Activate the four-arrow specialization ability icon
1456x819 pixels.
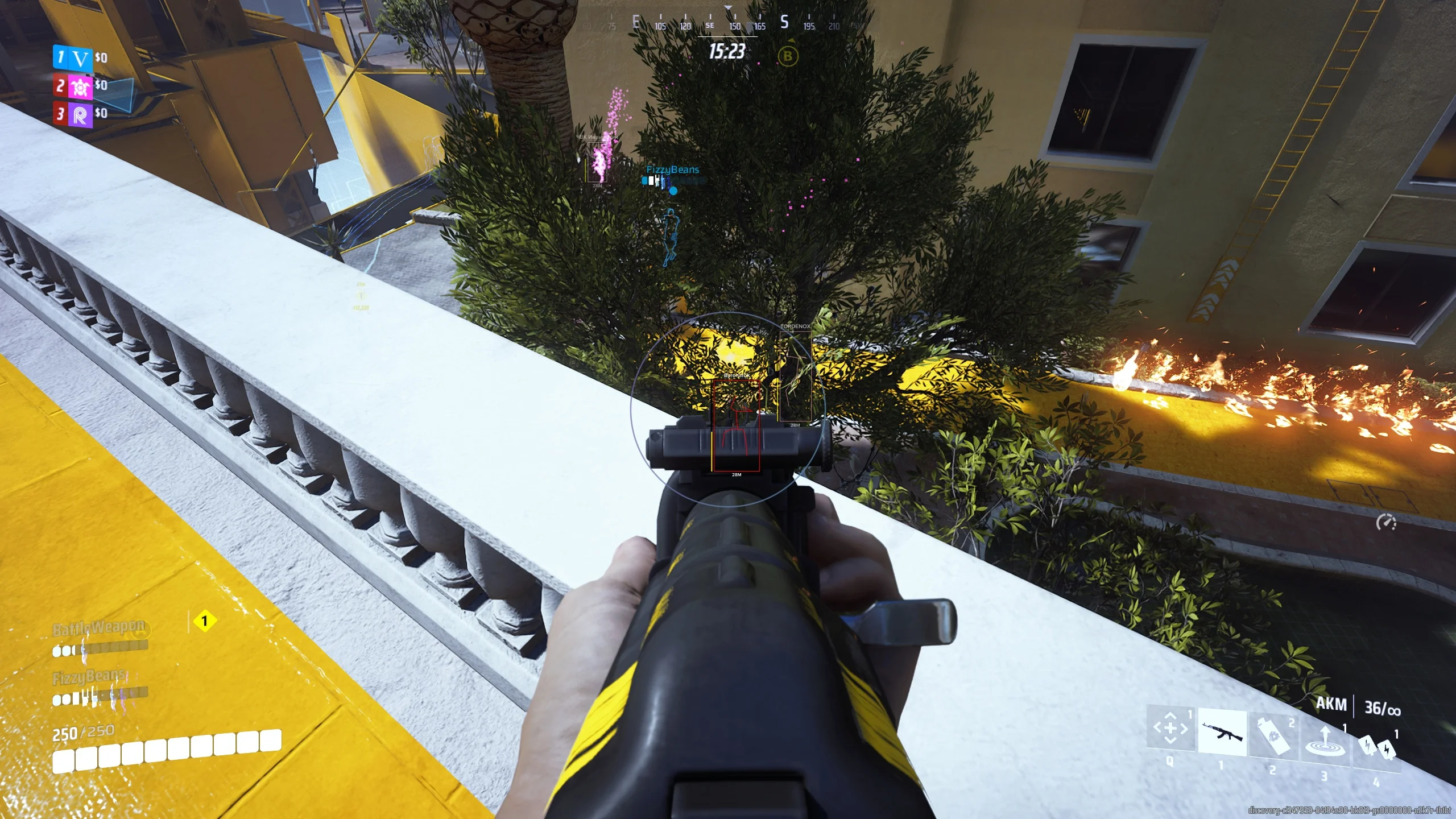(1169, 727)
